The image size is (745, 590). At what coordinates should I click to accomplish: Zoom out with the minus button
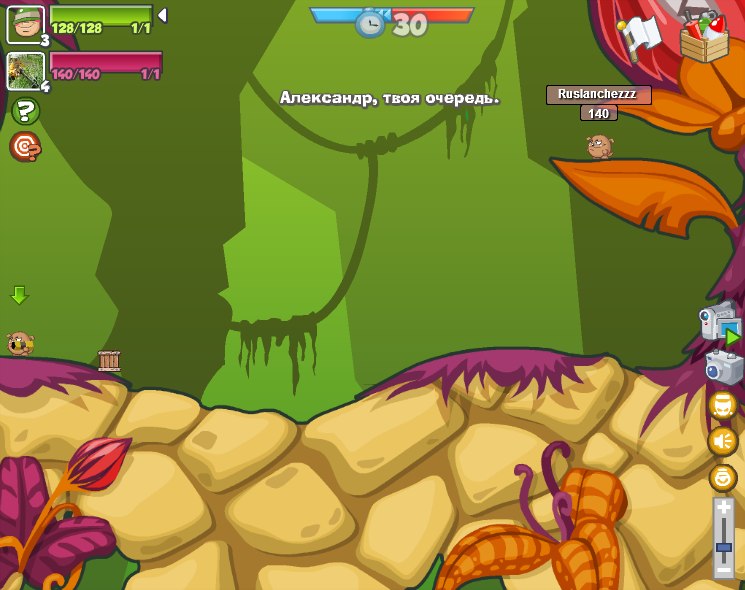[723, 569]
